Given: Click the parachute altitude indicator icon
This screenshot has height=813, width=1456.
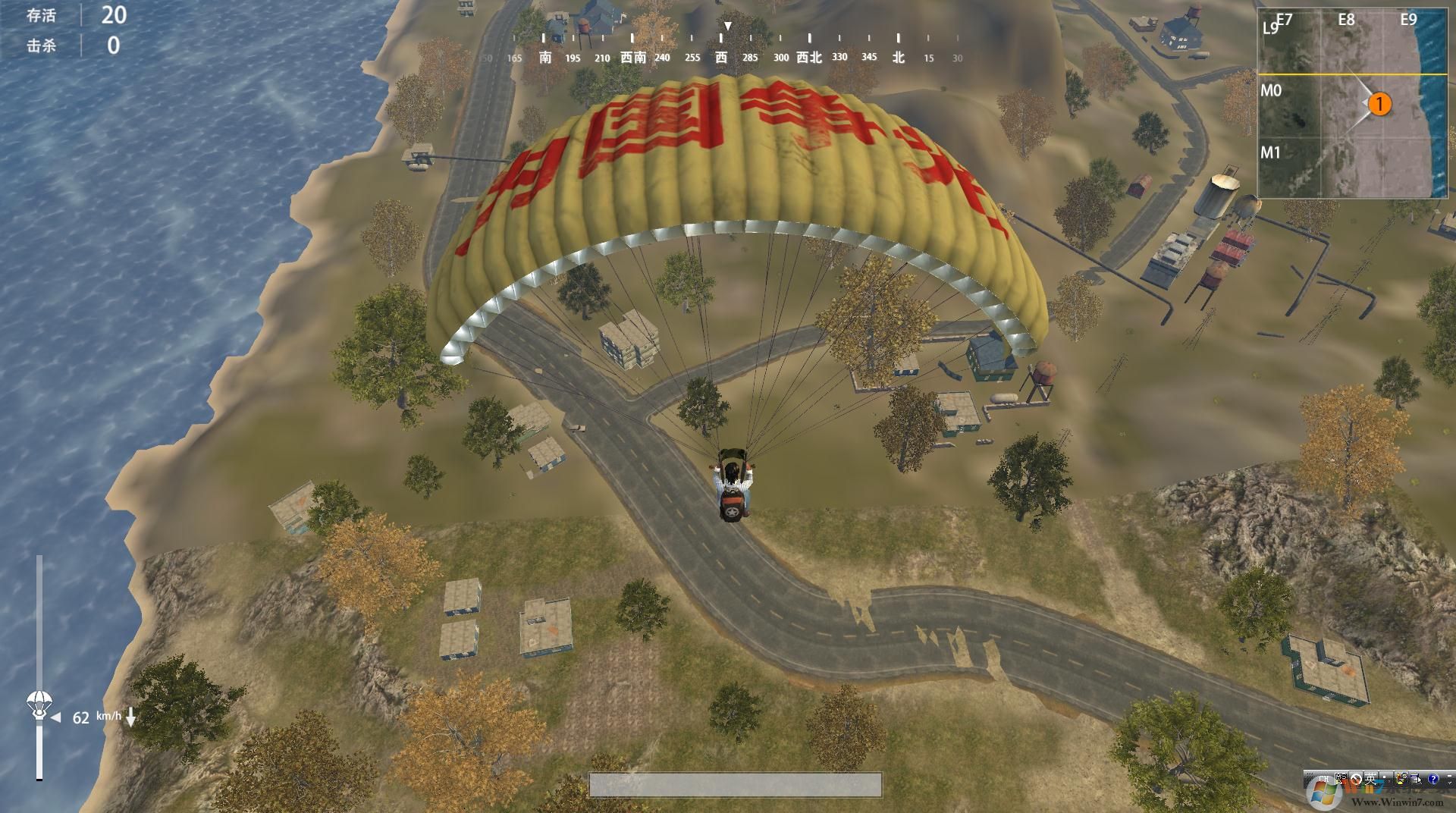Looking at the screenshot, I should 38,704.
